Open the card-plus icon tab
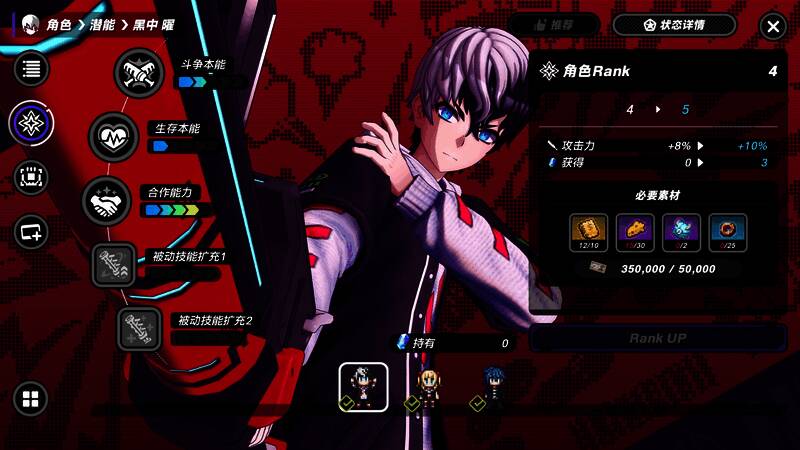Viewport: 800px width, 450px height. click(31, 232)
